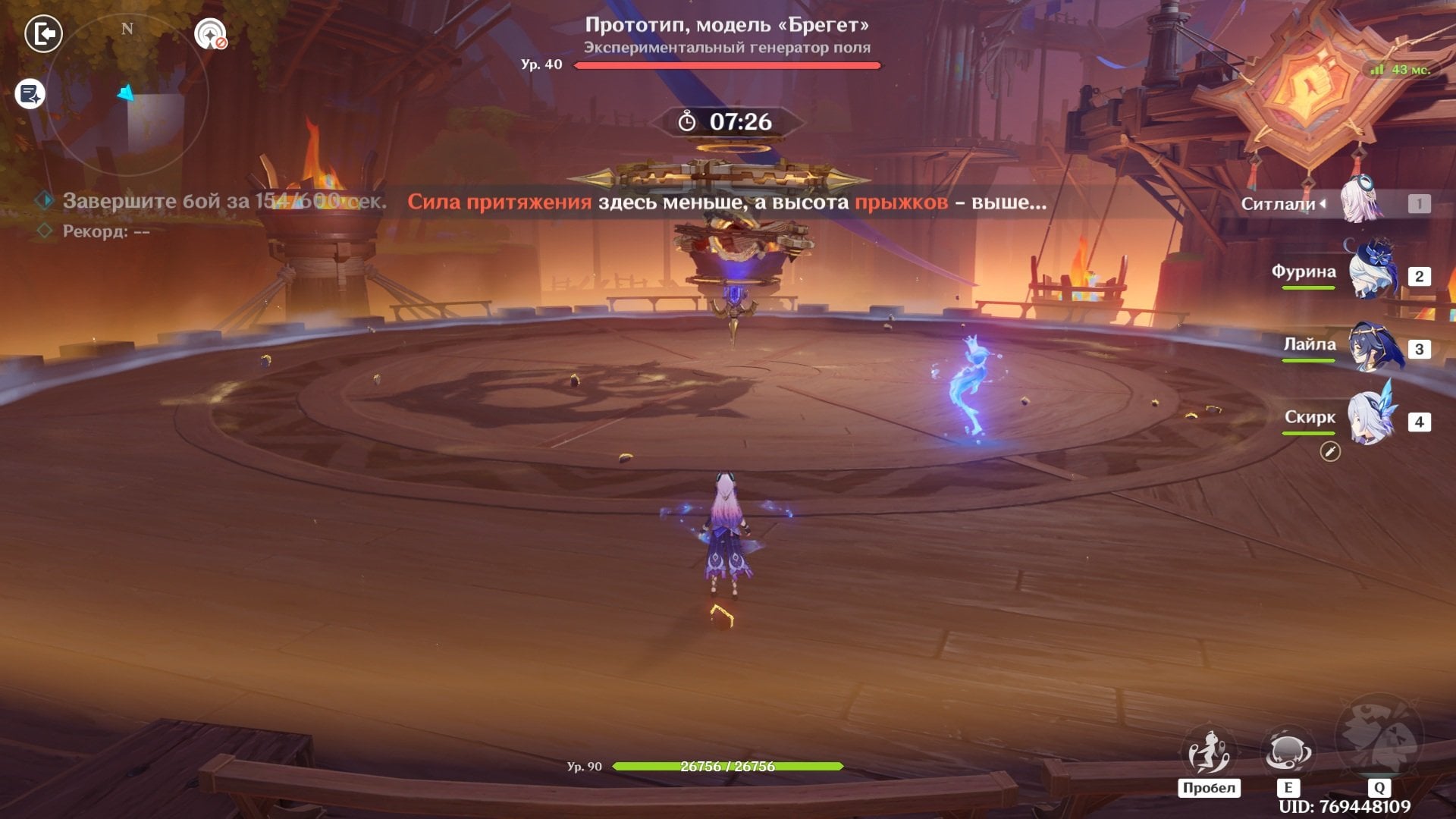The height and width of the screenshot is (819, 1456).
Task: Leave the domain via exit icon
Action: pyautogui.click(x=43, y=34)
